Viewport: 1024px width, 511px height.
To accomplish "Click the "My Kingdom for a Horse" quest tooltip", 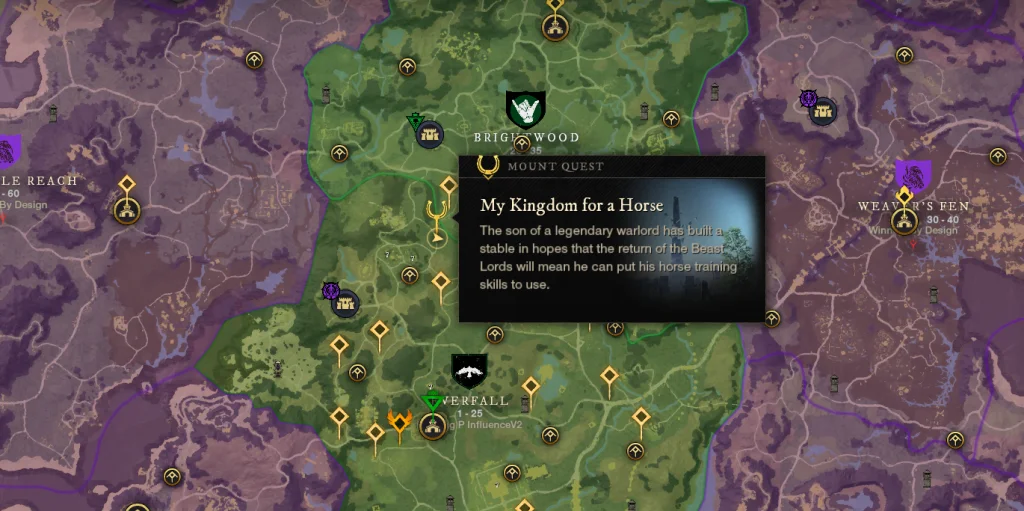I will click(611, 238).
